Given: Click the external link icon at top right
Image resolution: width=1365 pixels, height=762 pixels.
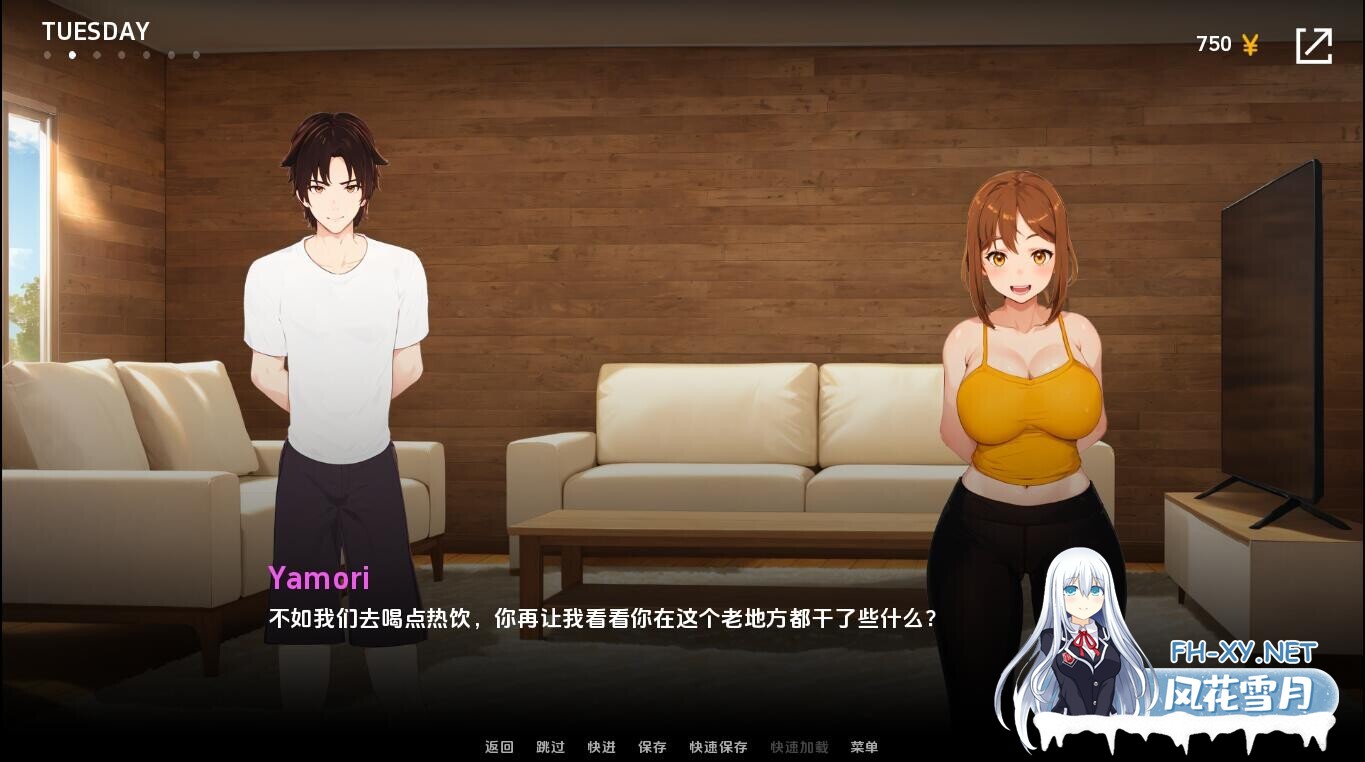Looking at the screenshot, I should coord(1315,44).
